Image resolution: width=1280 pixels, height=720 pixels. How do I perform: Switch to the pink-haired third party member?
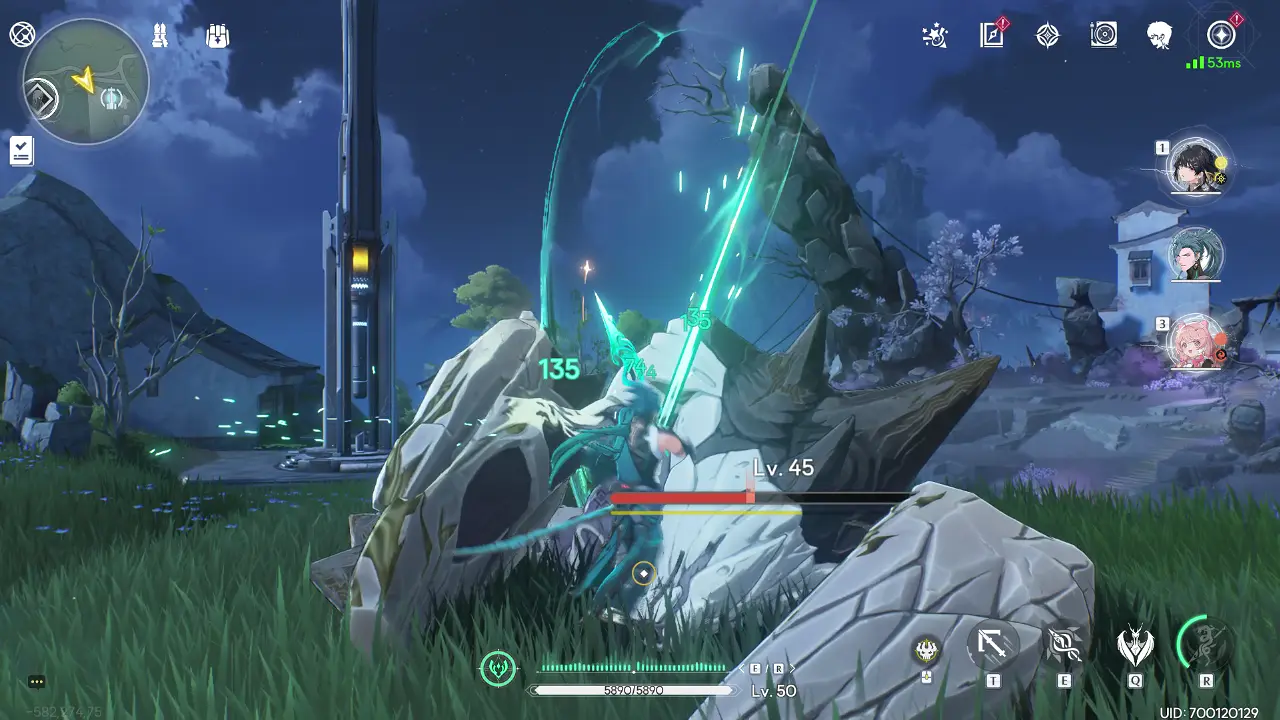pos(1196,341)
